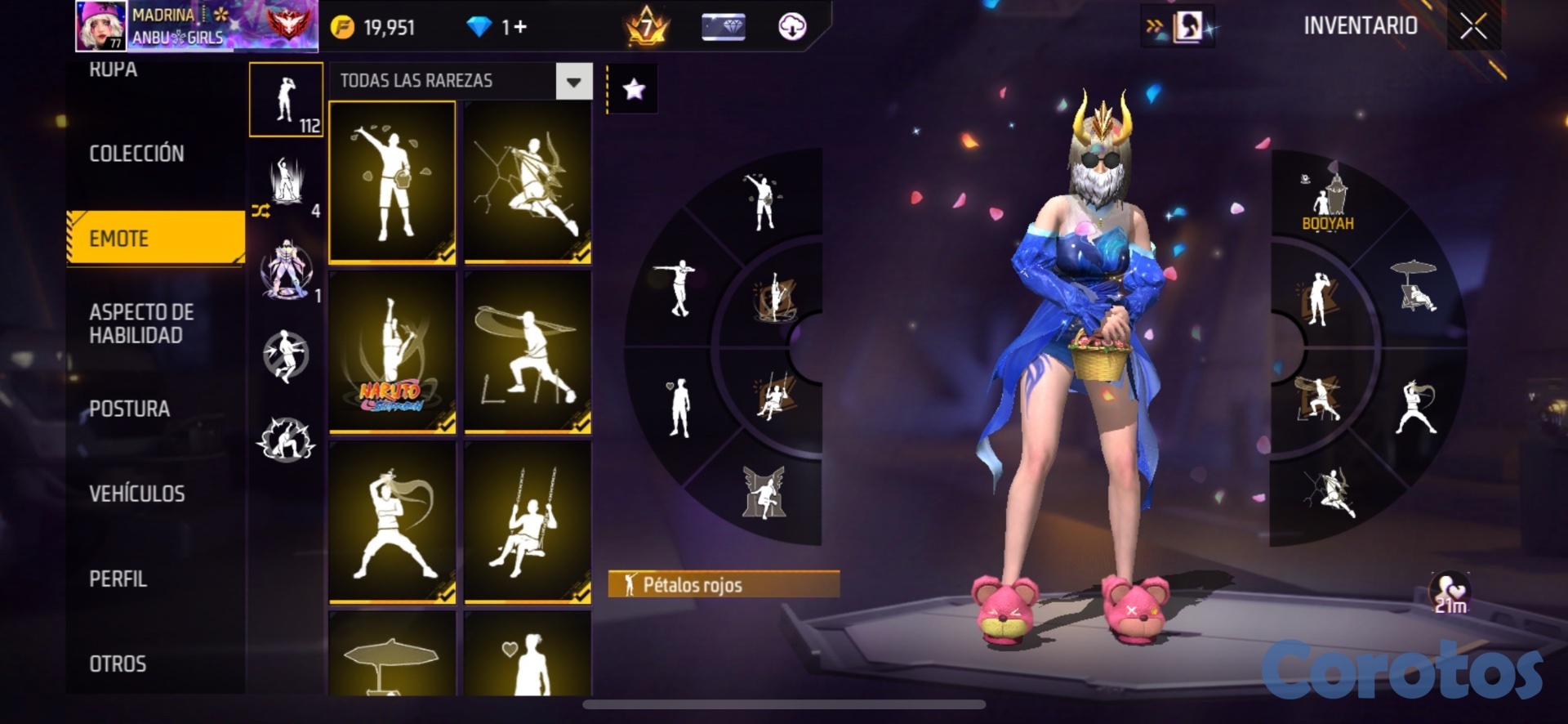
Task: Open the player profile avatar
Action: click(x=101, y=25)
